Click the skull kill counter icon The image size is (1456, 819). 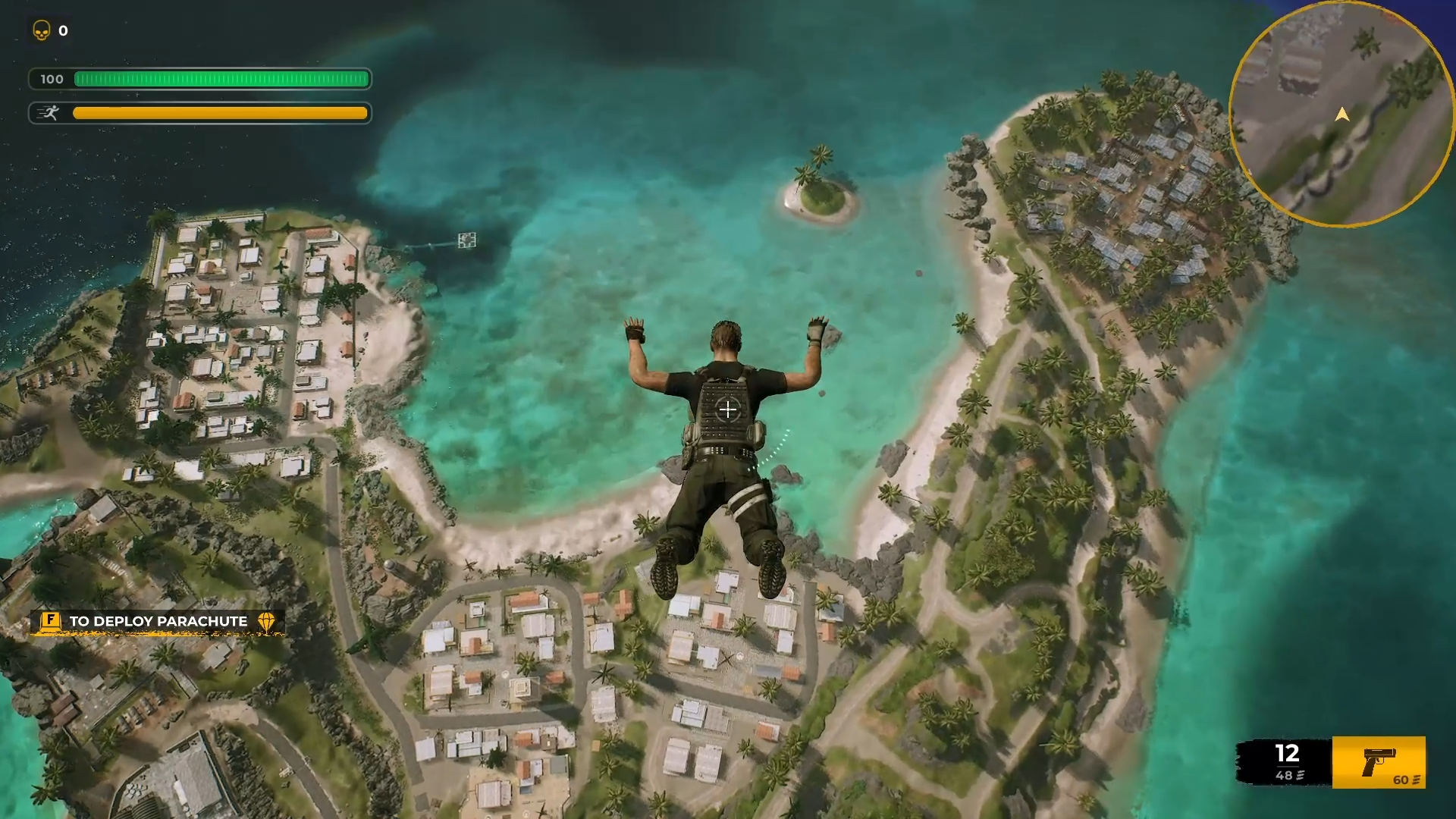tap(42, 31)
